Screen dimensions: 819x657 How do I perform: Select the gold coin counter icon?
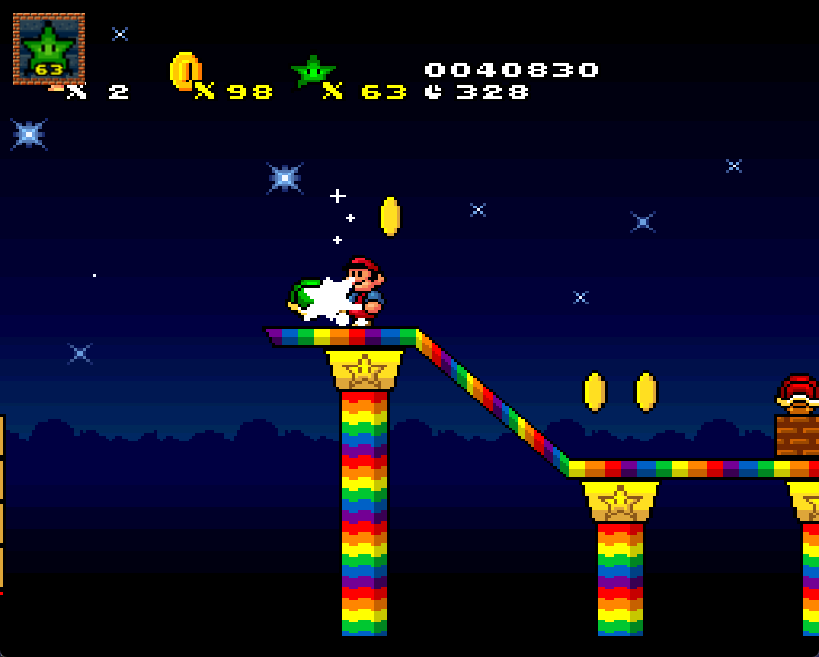[185, 71]
